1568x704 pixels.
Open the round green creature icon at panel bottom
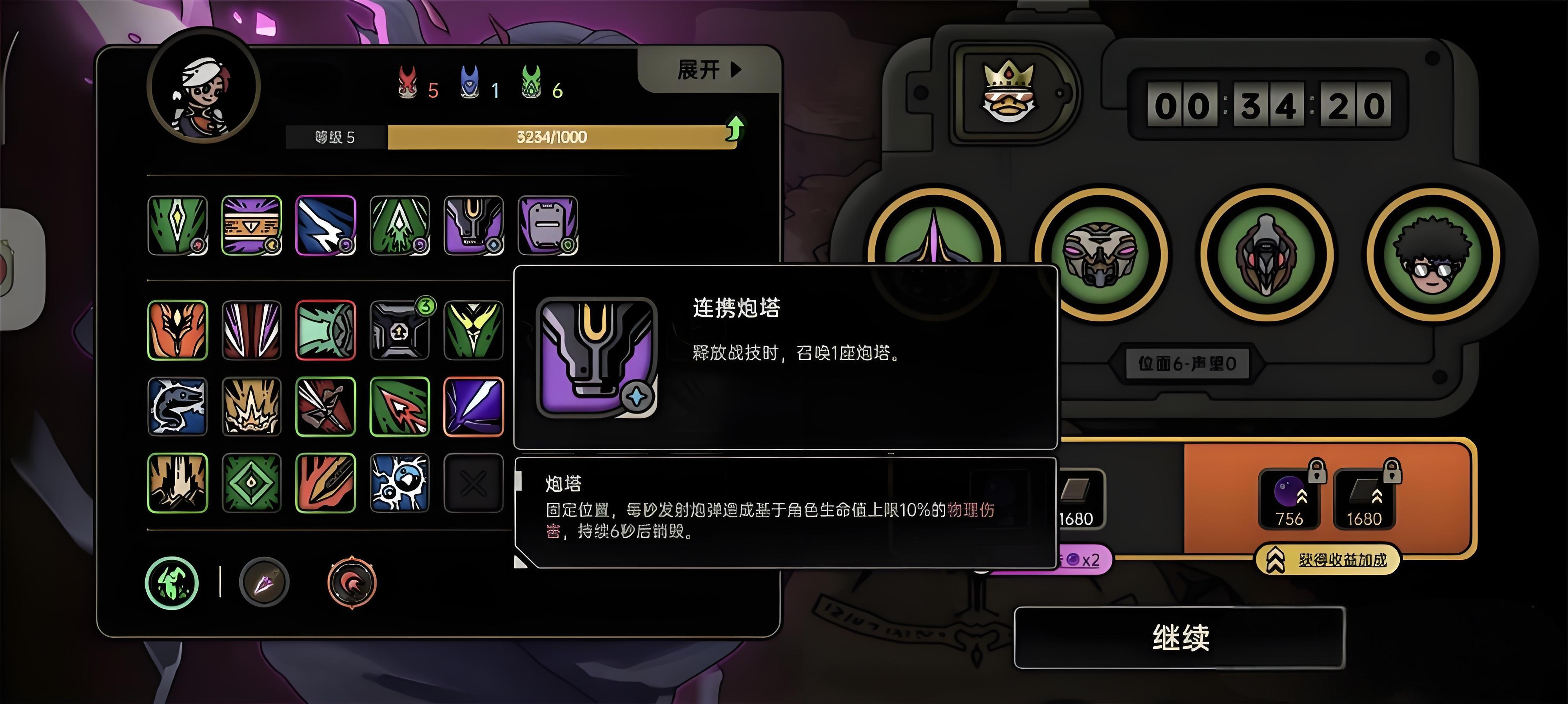(x=172, y=583)
